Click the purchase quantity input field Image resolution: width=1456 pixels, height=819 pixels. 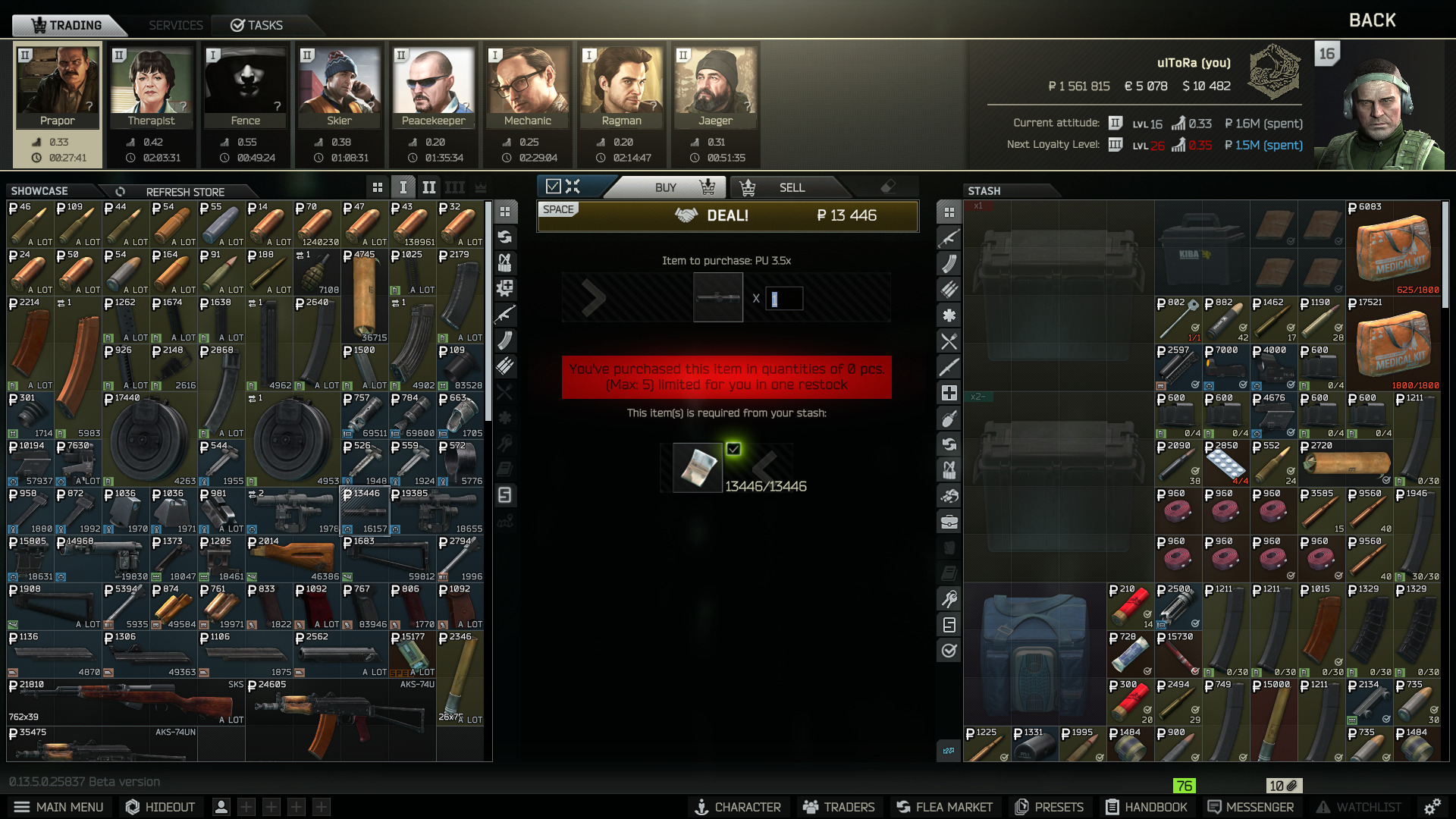(784, 299)
